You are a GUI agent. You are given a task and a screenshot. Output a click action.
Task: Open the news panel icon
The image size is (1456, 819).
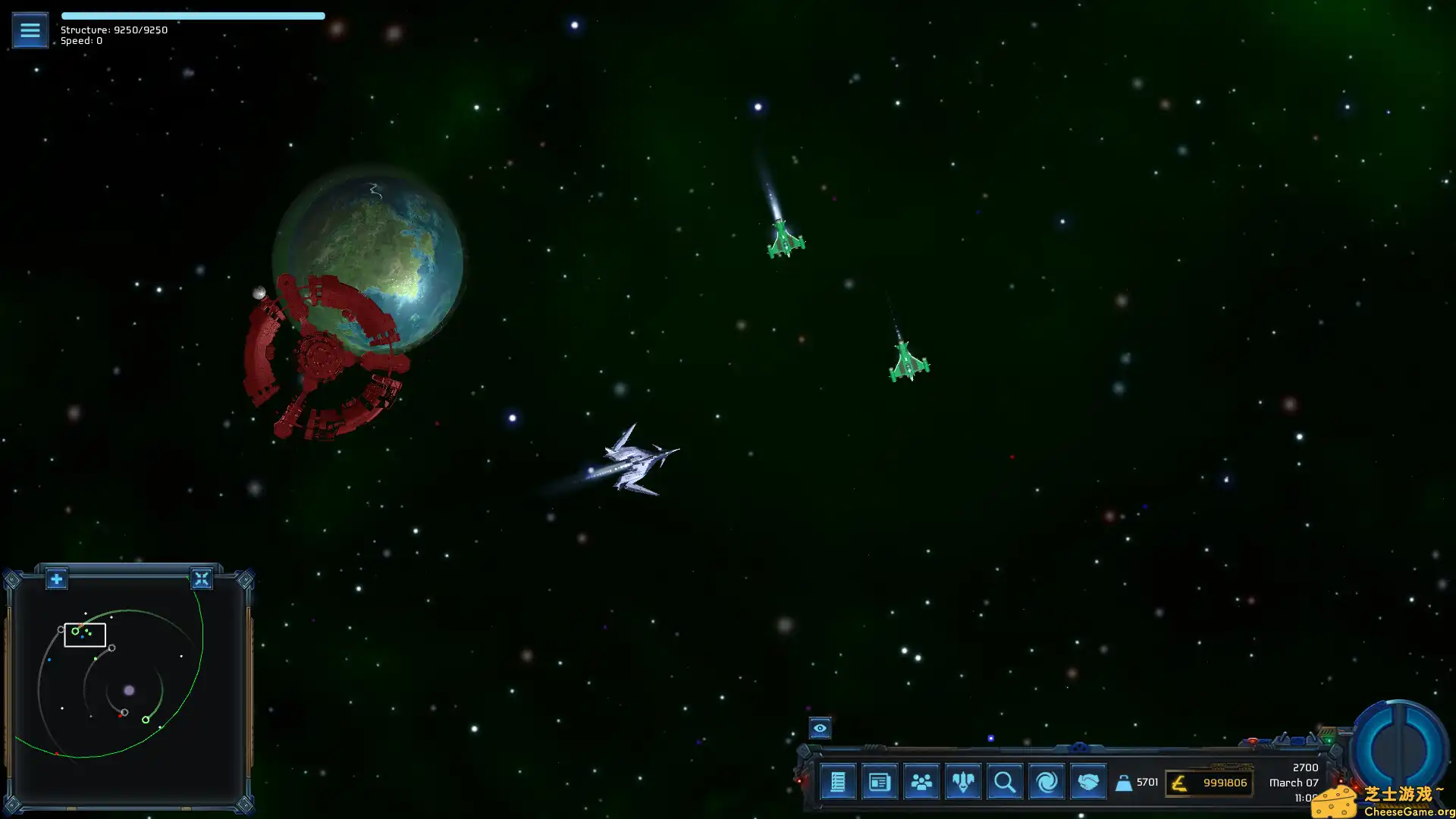(879, 782)
